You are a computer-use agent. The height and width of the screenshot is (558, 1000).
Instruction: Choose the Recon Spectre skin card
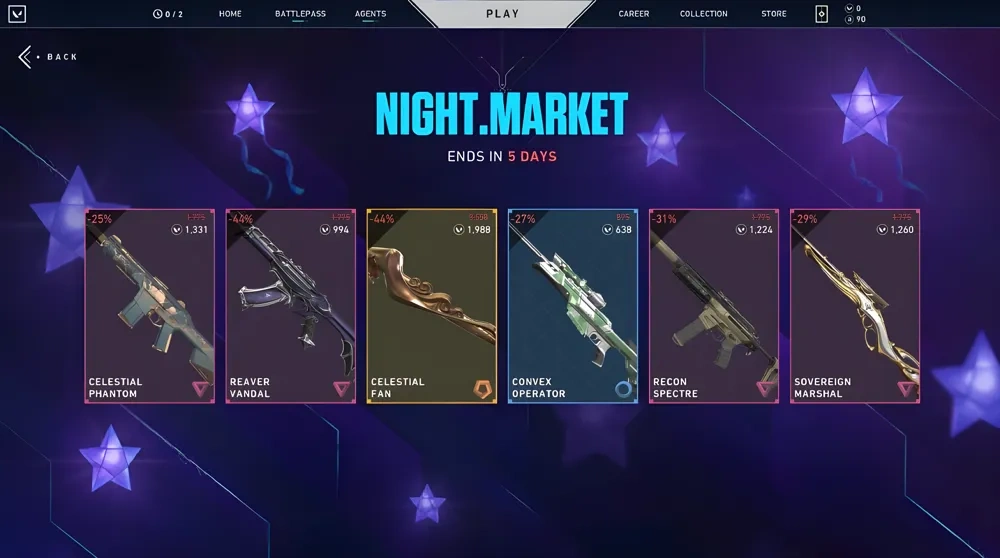click(714, 306)
